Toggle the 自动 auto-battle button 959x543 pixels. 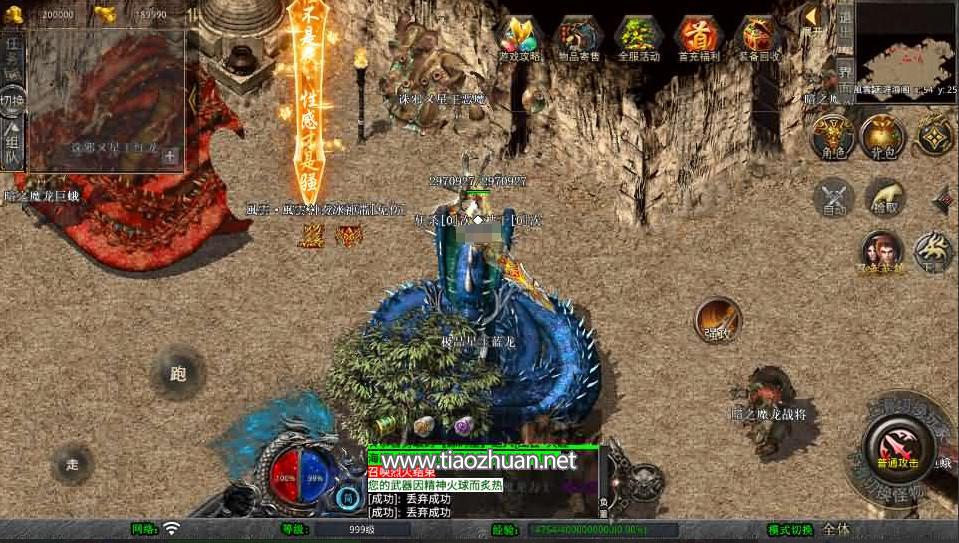[833, 197]
